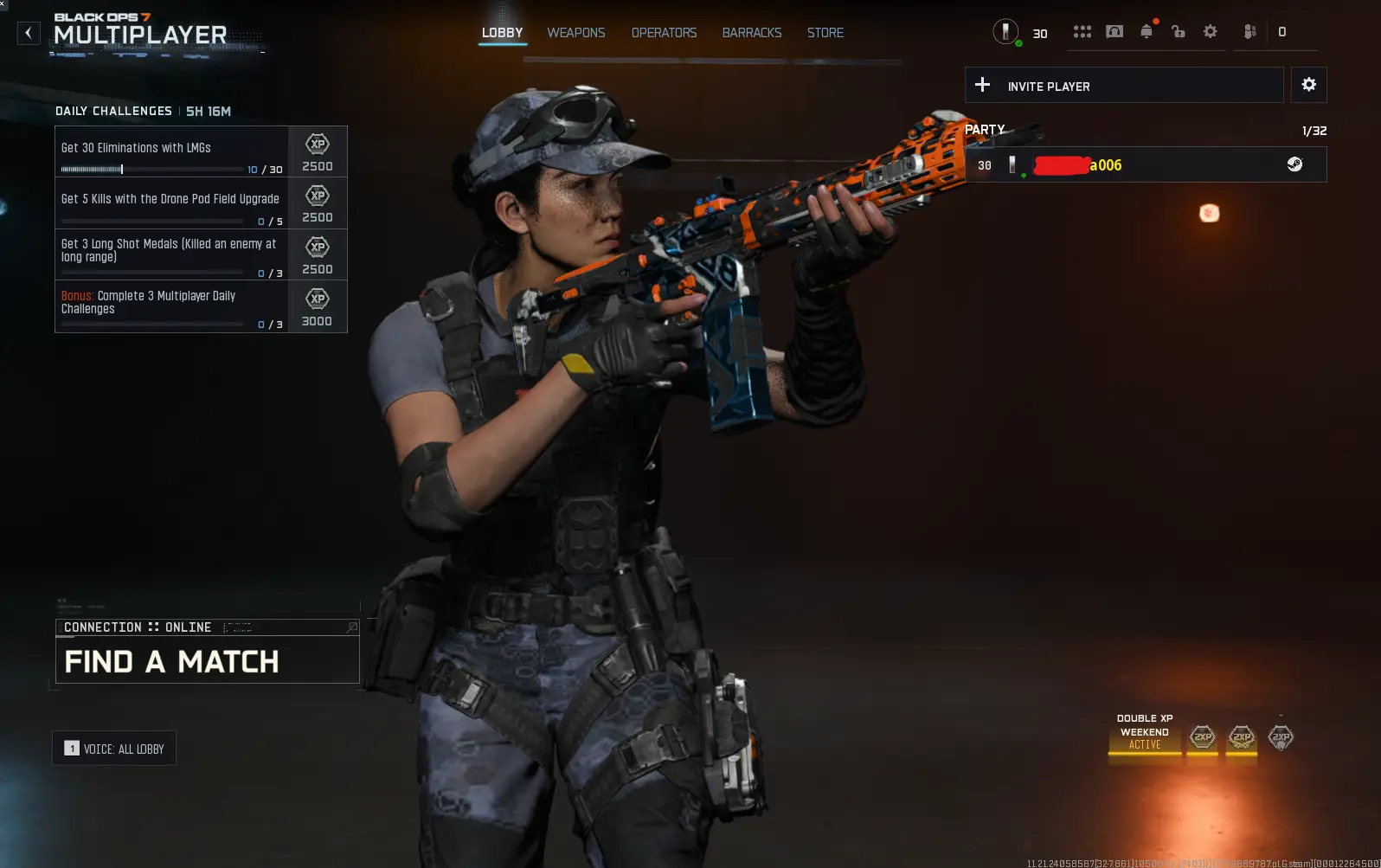Screen dimensions: 1381x868
Task: Open the top bar settings gear
Action: (x=1210, y=32)
